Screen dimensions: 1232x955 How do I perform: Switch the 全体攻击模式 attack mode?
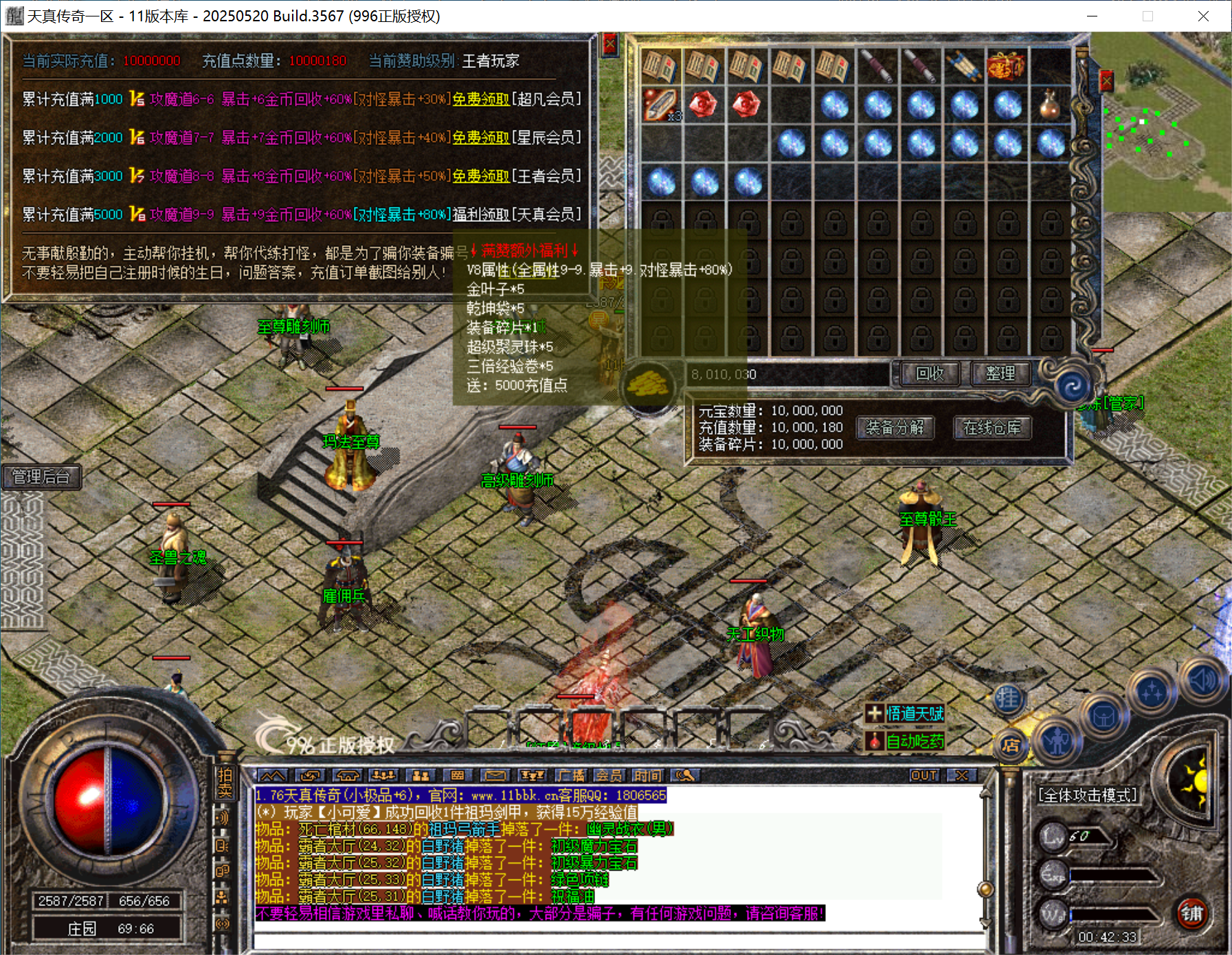(x=1088, y=796)
